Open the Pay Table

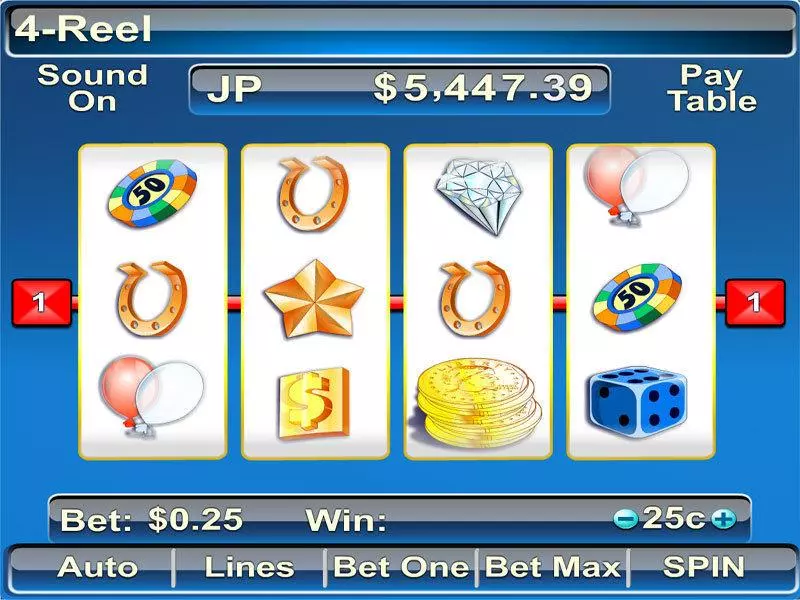point(712,88)
